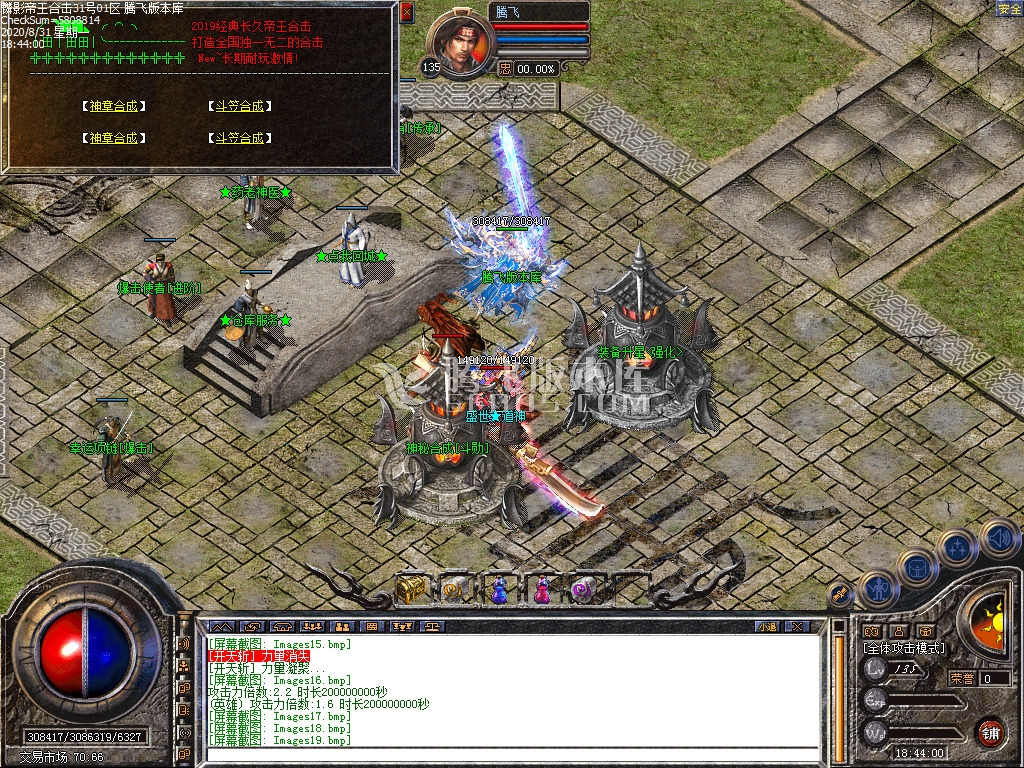The image size is (1024, 768).
Task: Open the character equipment round button
Action: tap(878, 589)
